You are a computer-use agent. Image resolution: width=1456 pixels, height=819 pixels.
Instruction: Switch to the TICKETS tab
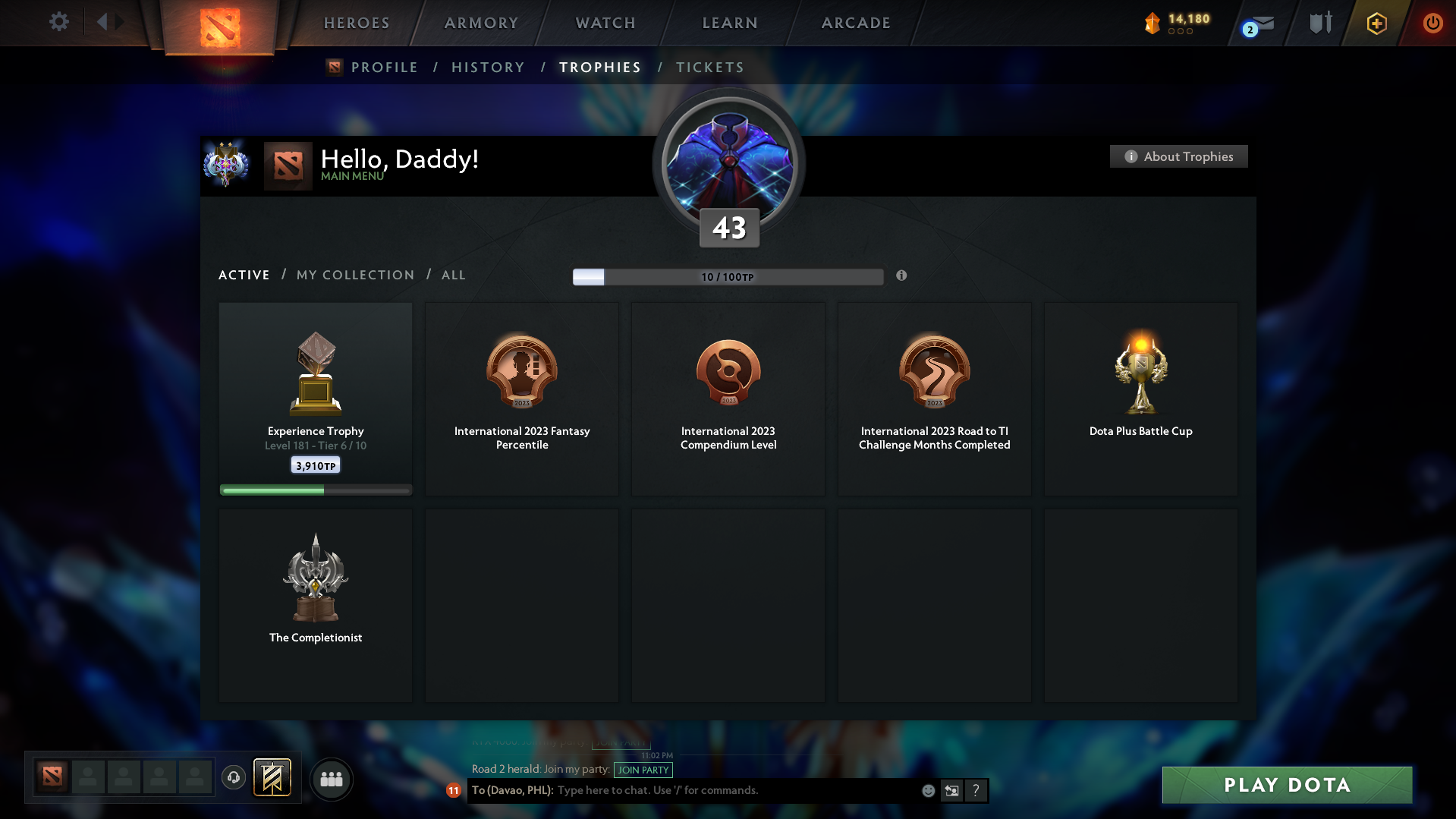tap(709, 67)
